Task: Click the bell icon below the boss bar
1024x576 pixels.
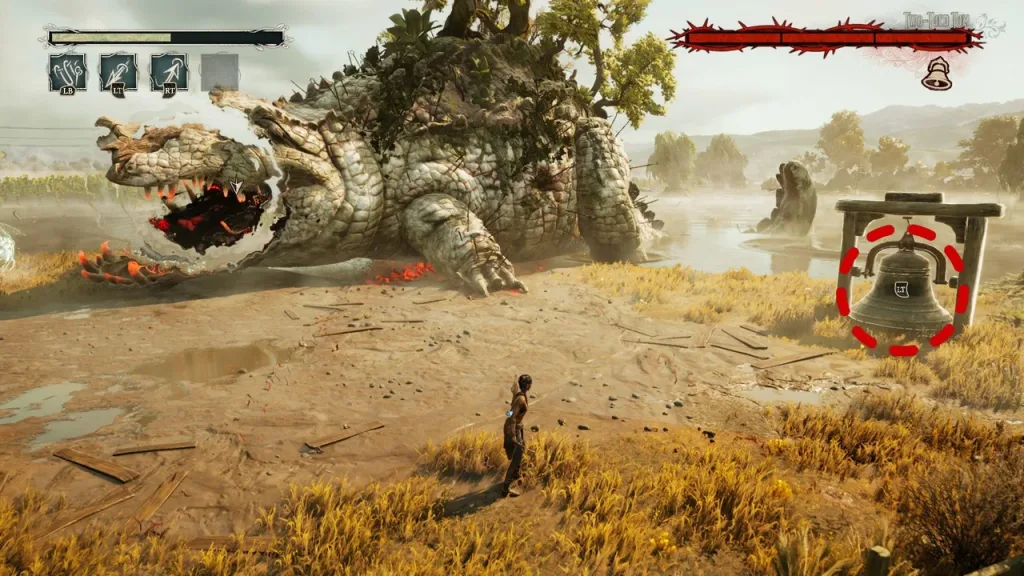Action: click(x=937, y=74)
